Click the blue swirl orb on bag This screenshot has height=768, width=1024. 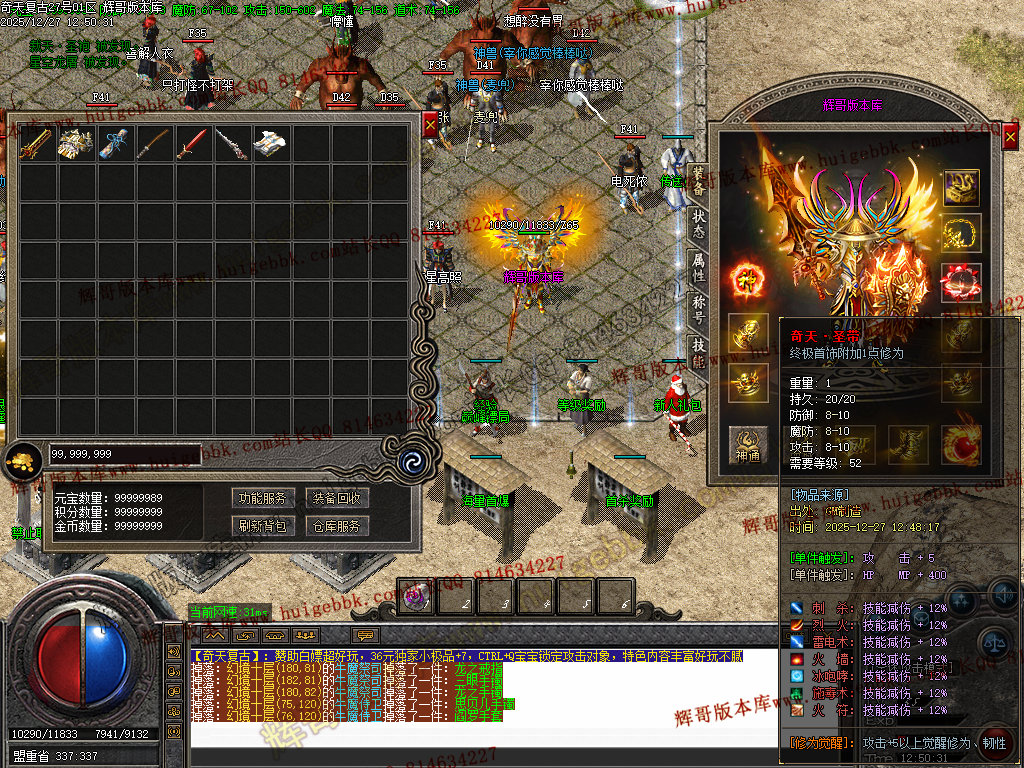tap(409, 461)
